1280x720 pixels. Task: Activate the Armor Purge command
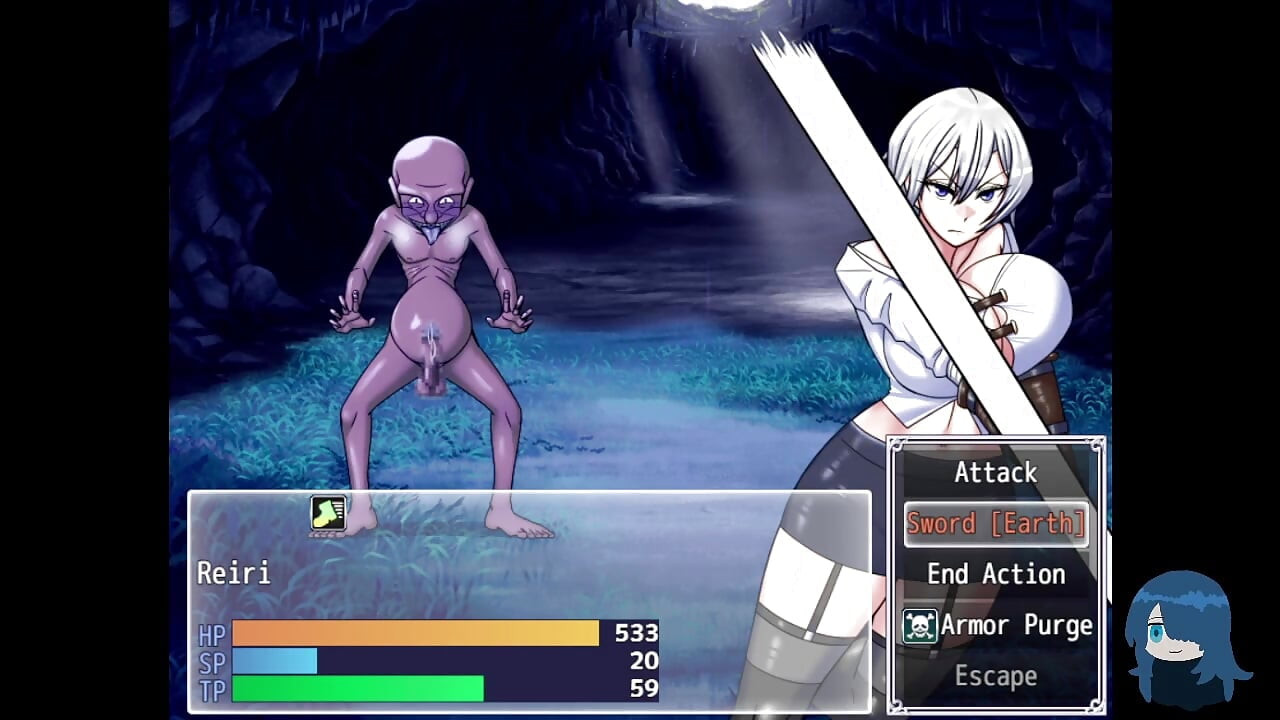click(x=997, y=626)
